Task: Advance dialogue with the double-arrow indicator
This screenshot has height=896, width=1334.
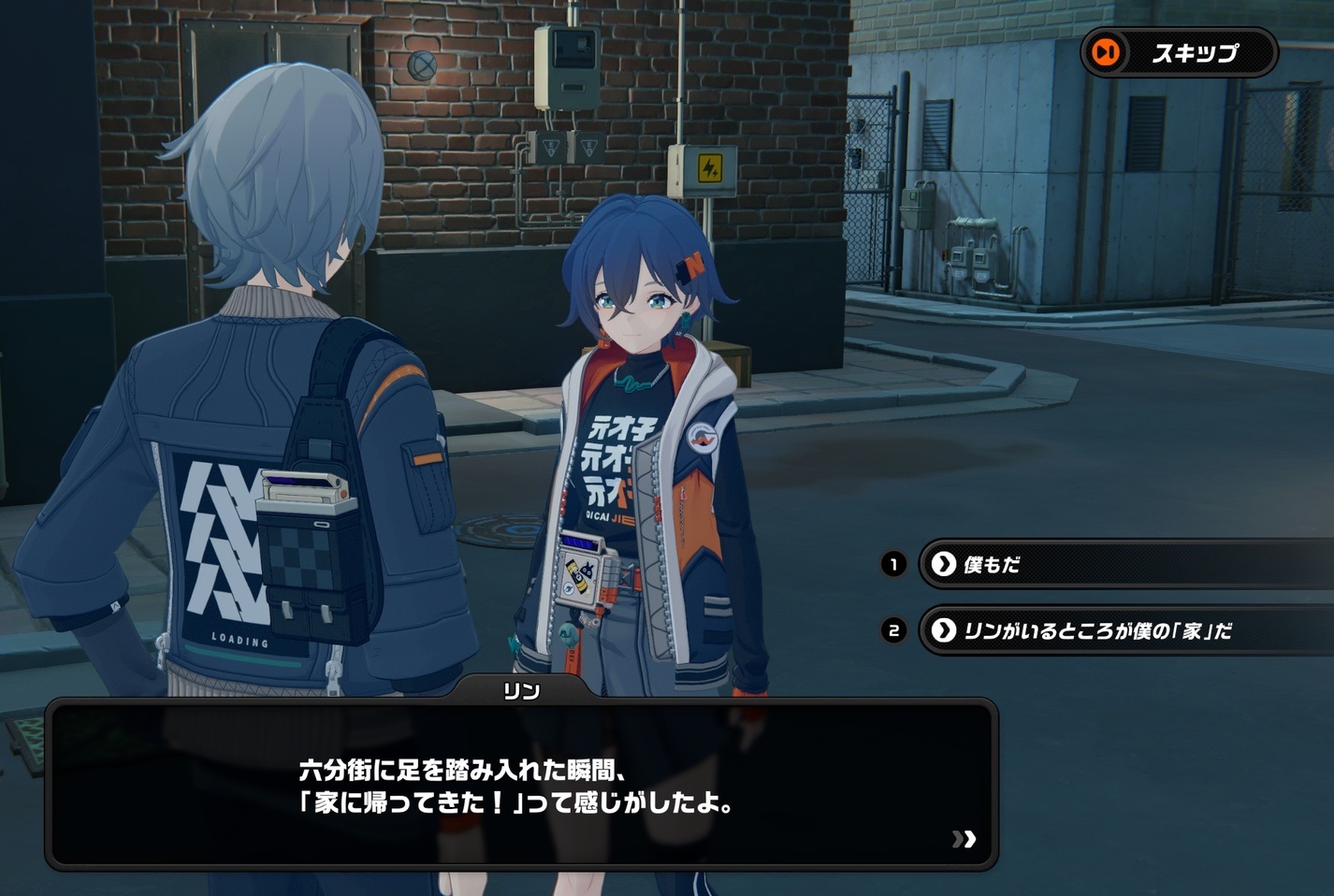Action: pyautogui.click(x=964, y=839)
